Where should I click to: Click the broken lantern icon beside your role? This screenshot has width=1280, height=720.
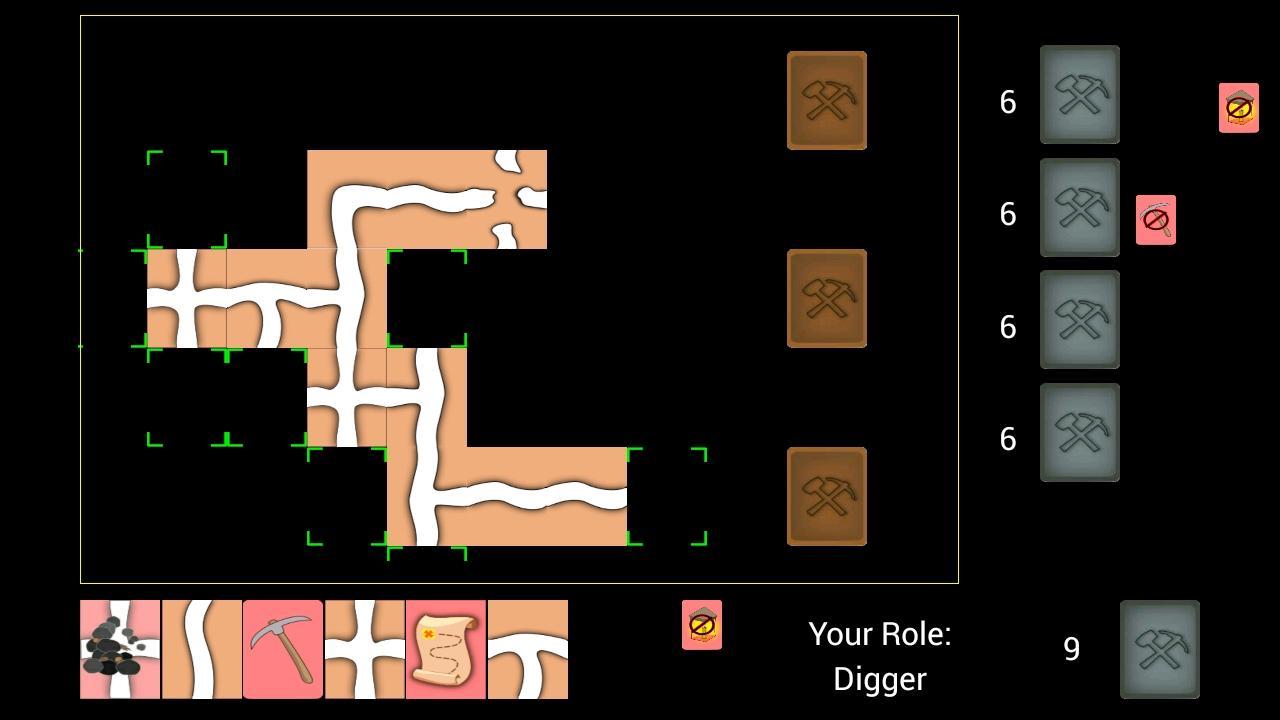[x=702, y=626]
